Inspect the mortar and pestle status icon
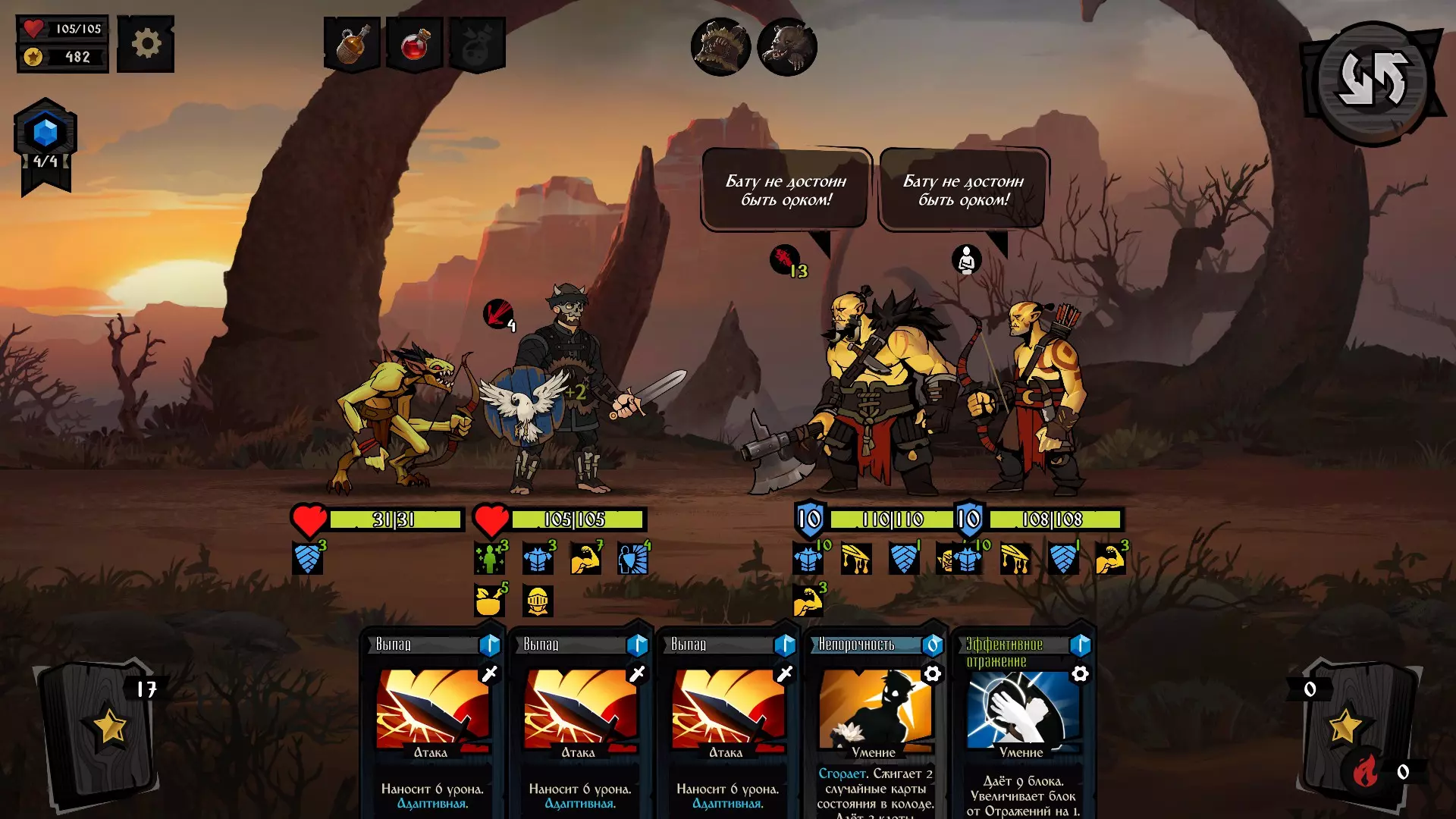1456x819 pixels. click(490, 601)
